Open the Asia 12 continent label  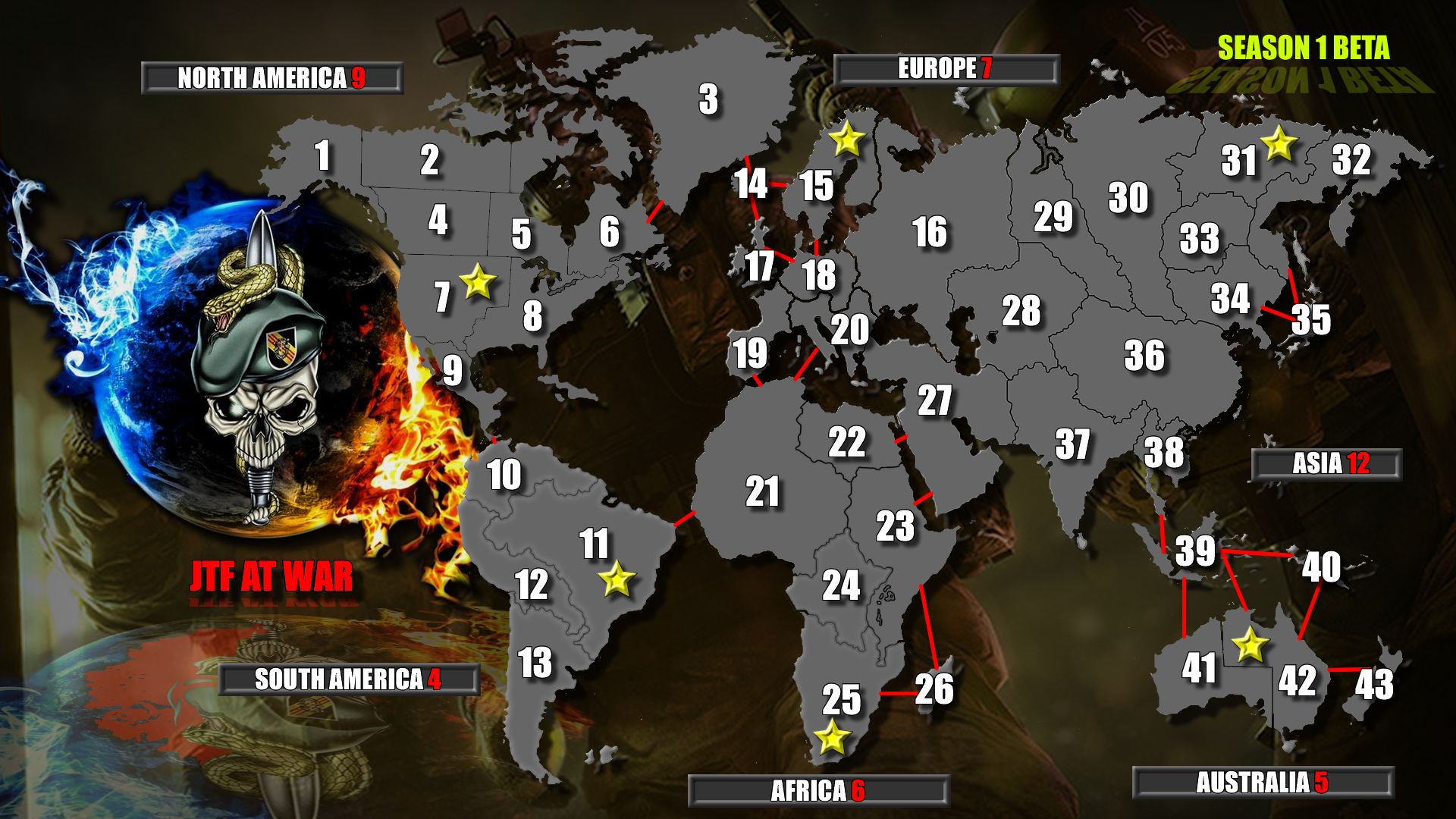click(1326, 464)
